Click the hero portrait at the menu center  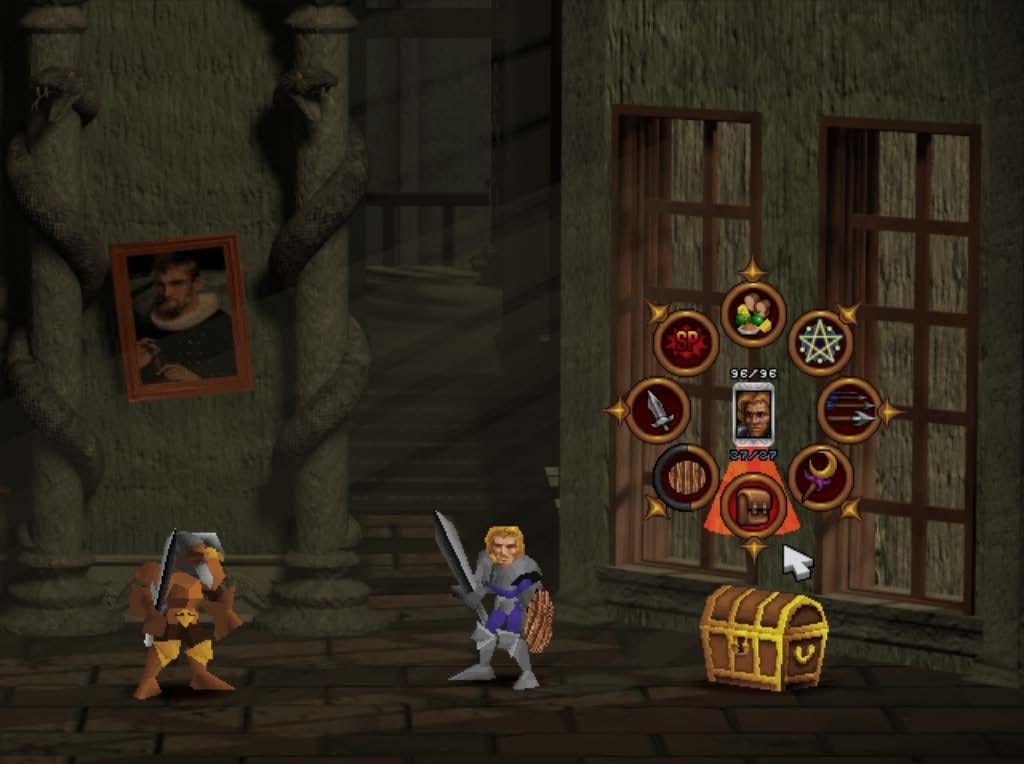[753, 411]
